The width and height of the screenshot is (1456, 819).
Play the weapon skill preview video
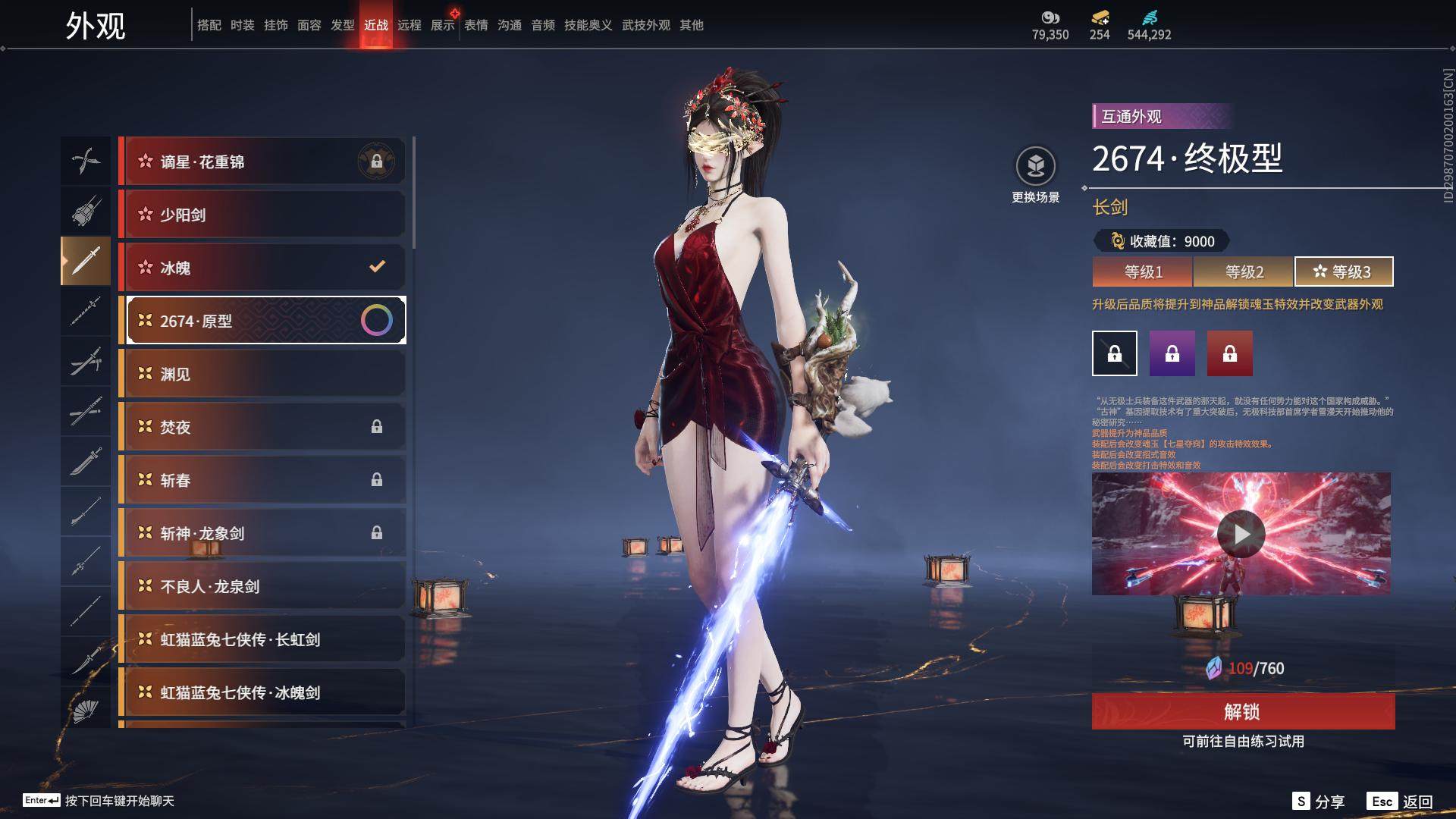pos(1241,534)
